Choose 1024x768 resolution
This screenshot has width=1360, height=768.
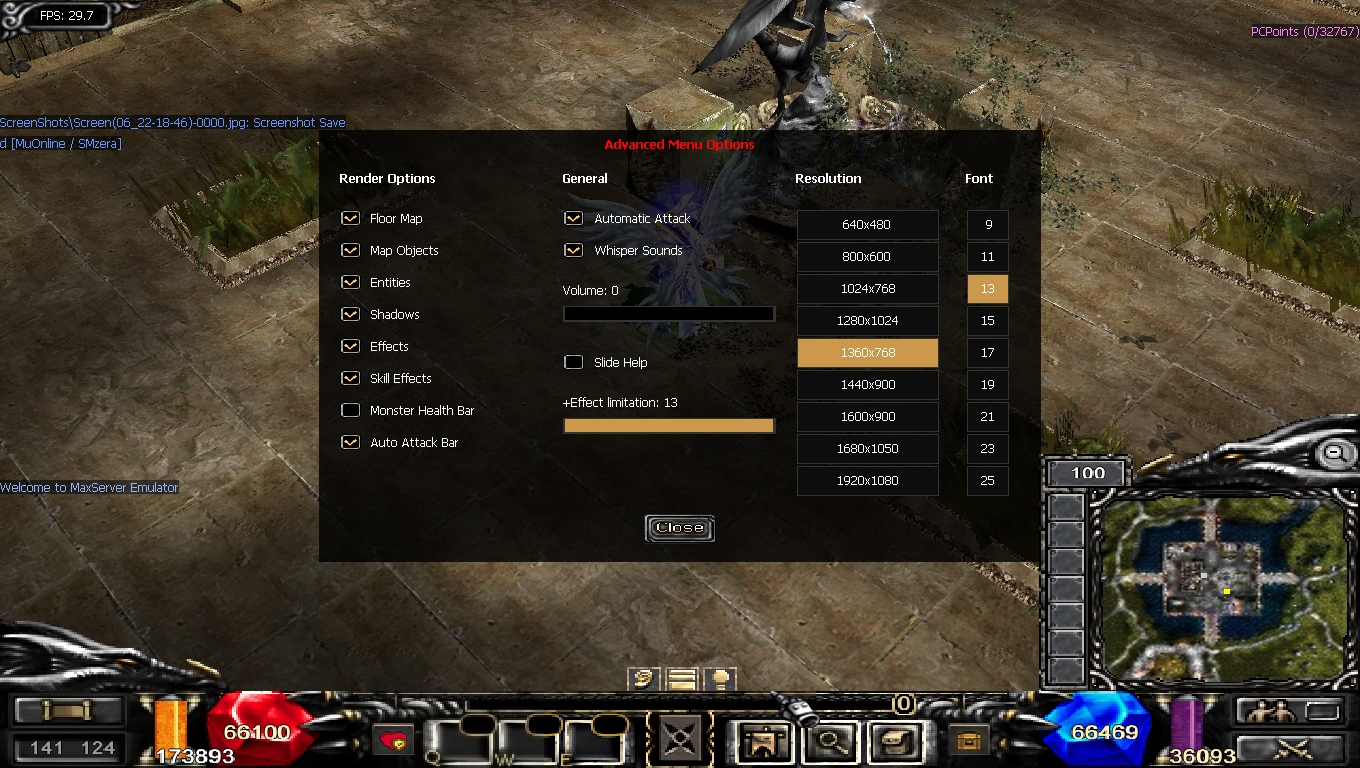pos(867,289)
